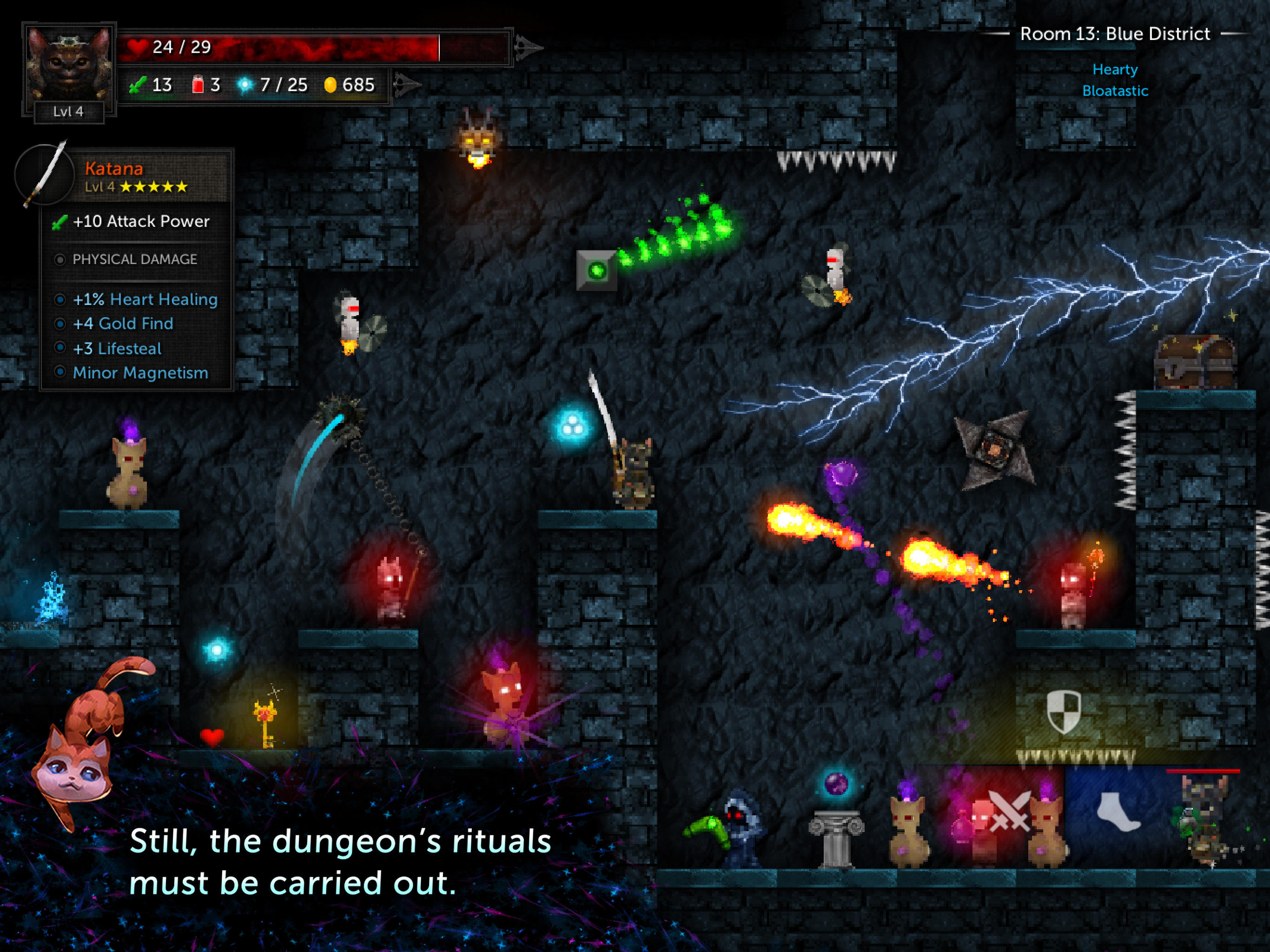Open the cat hero portrait
Screen dimensions: 1270x952
pyautogui.click(x=69, y=64)
